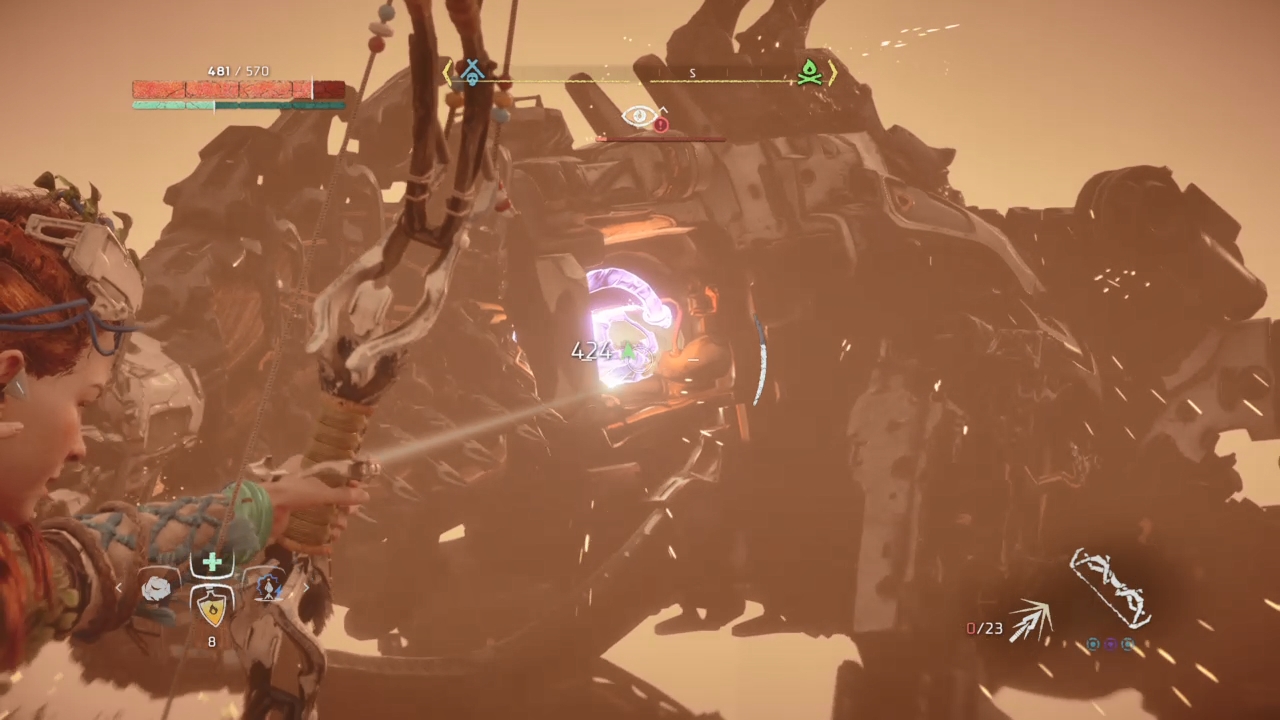The width and height of the screenshot is (1280, 720).
Task: Click the 424 damage number popup
Action: coord(591,350)
